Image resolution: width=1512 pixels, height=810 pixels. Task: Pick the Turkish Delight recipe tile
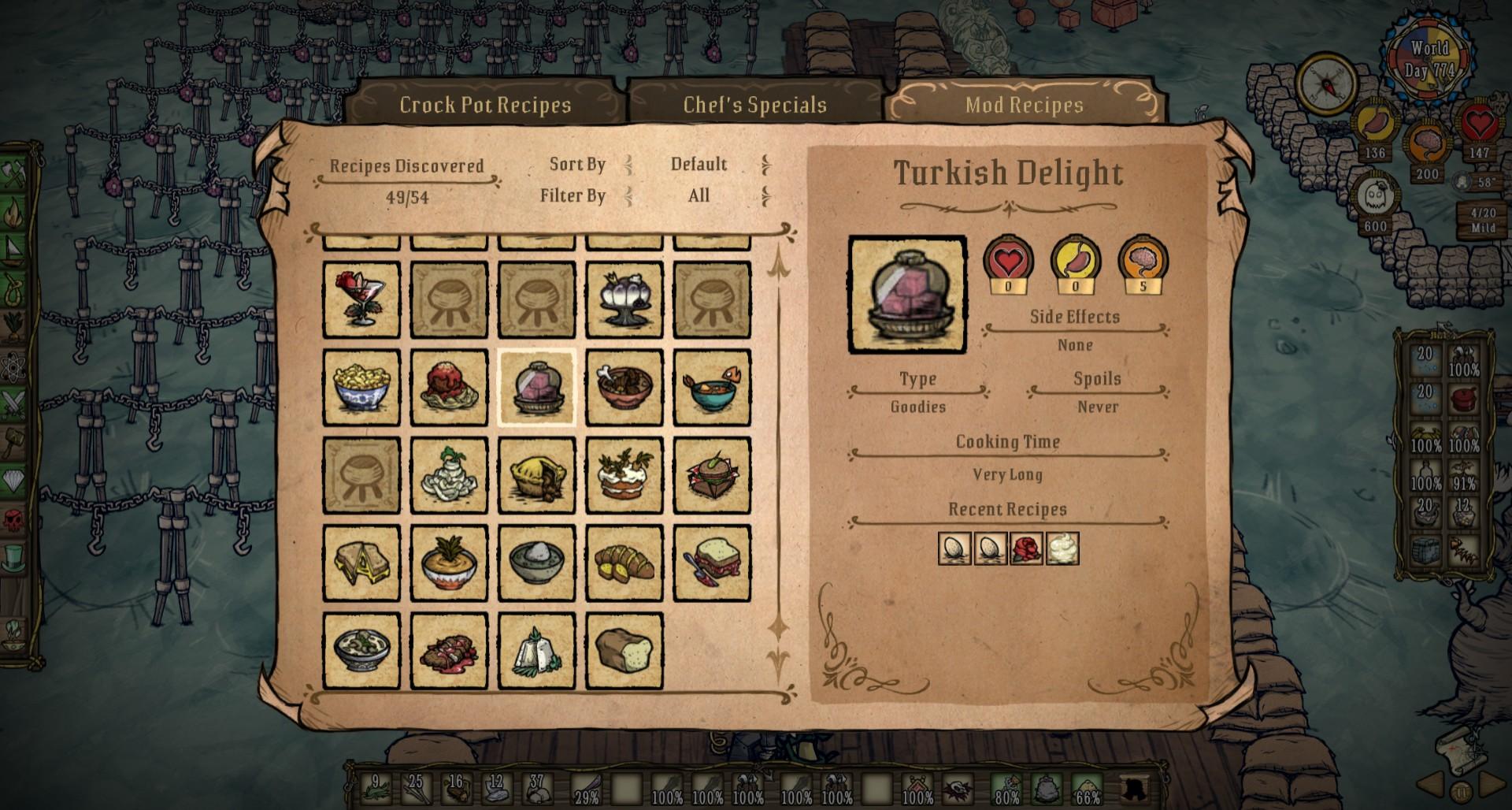coord(537,388)
